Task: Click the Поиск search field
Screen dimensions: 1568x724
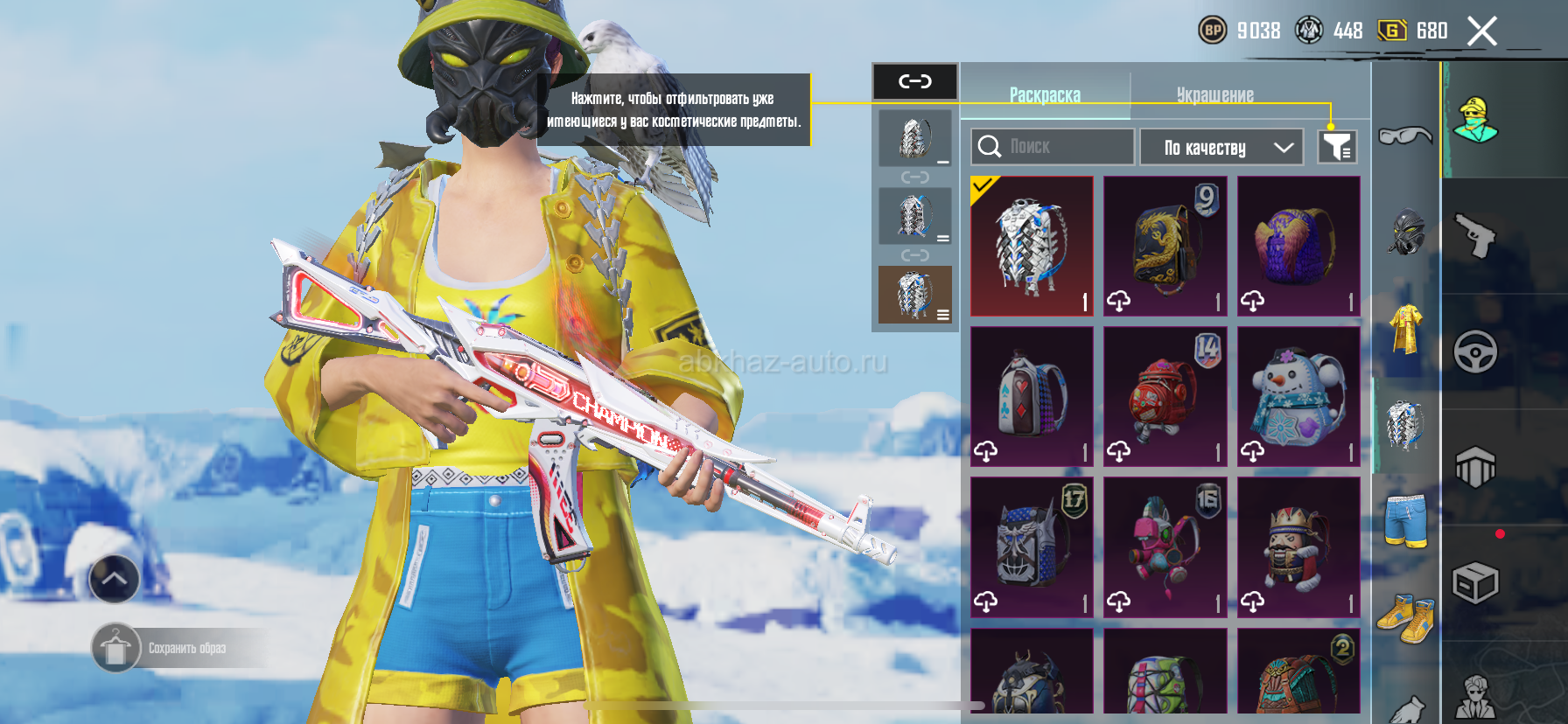Action: tap(1053, 147)
